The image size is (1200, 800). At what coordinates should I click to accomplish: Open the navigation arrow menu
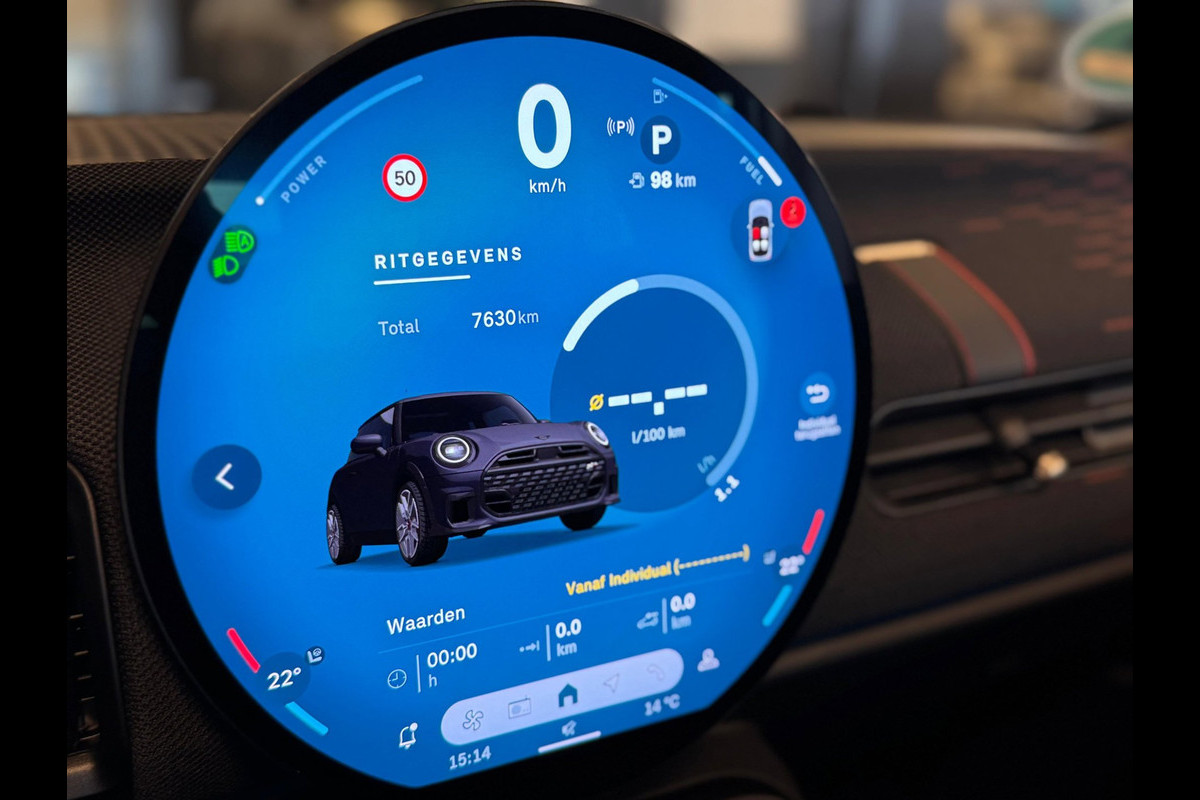tap(611, 683)
